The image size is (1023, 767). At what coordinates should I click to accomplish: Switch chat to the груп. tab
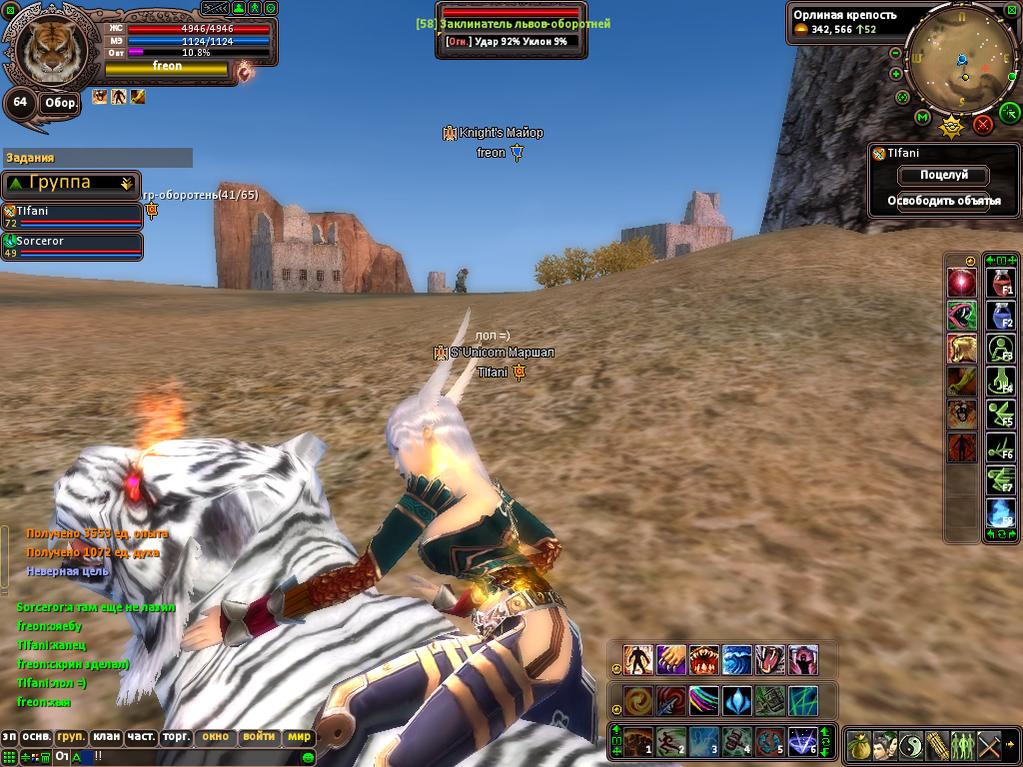pyautogui.click(x=71, y=737)
